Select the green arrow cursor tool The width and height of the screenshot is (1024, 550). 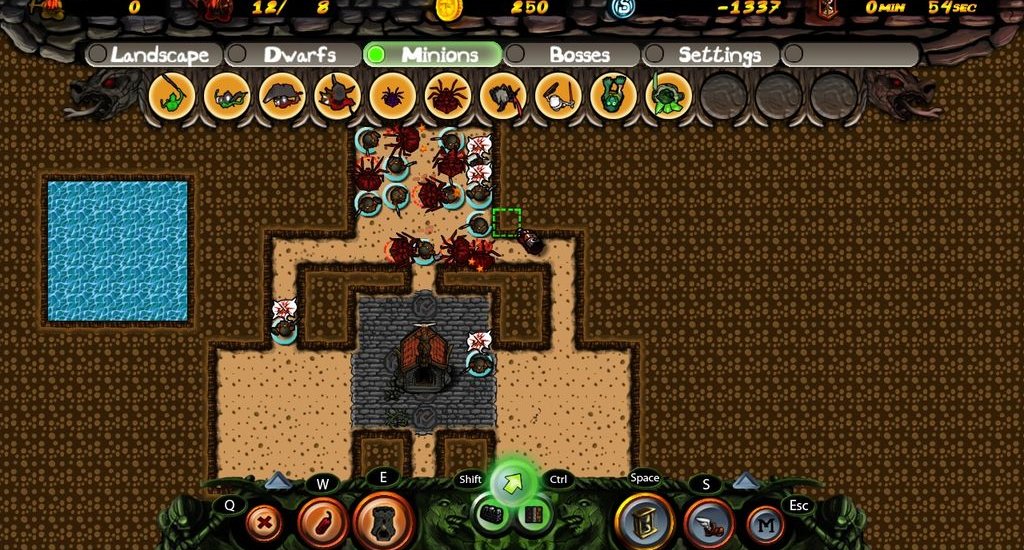(x=514, y=482)
